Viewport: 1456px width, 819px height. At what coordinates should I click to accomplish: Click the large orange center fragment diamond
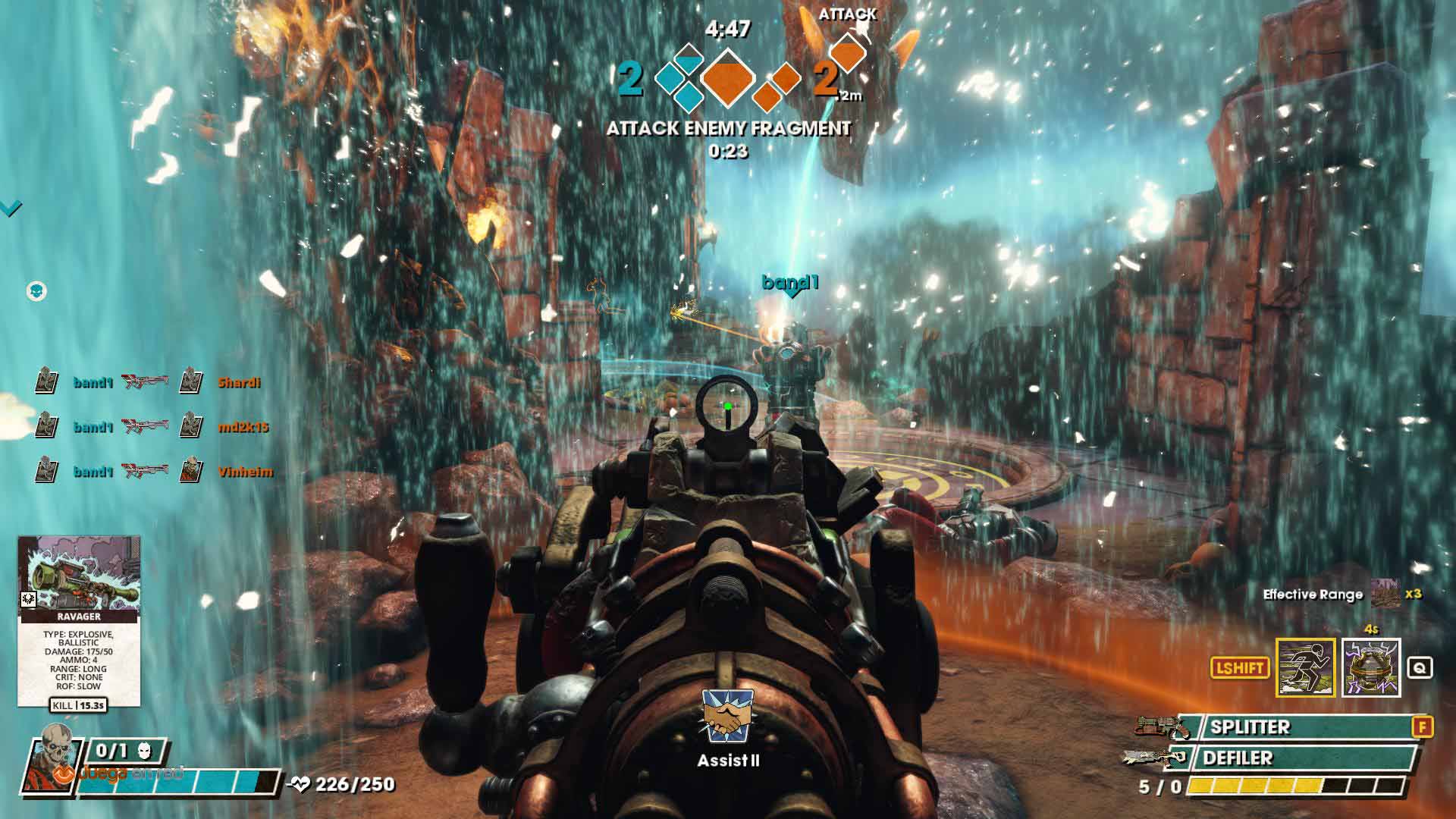pos(728,77)
